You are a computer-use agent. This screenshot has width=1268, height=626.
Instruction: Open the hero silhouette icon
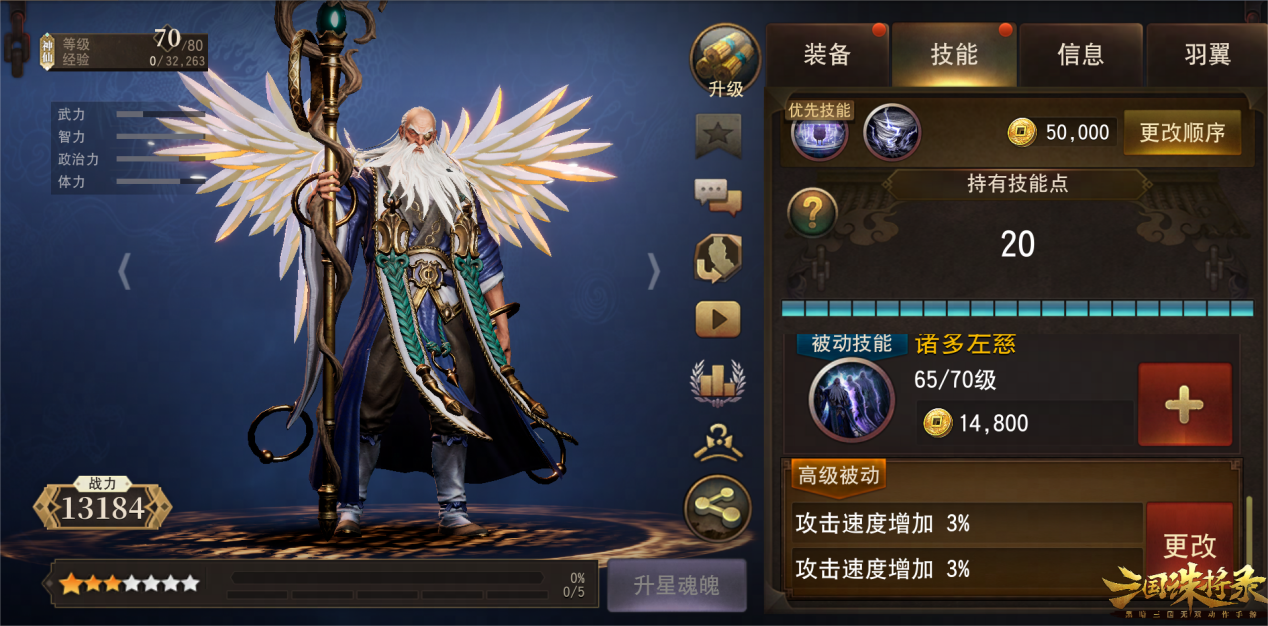click(x=718, y=258)
